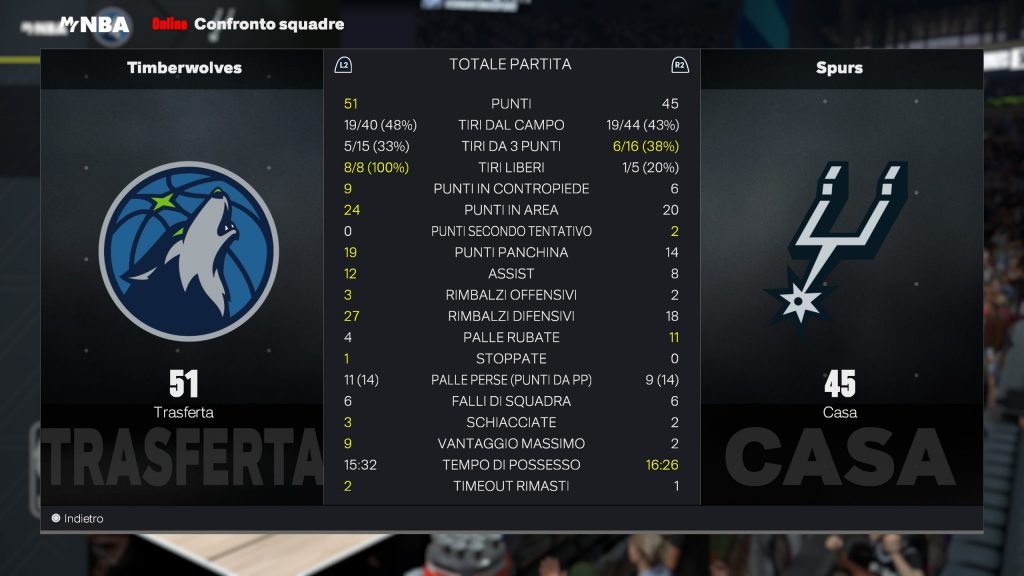The image size is (1024, 576).
Task: Select the Timberwolves team logo
Action: pos(188,251)
